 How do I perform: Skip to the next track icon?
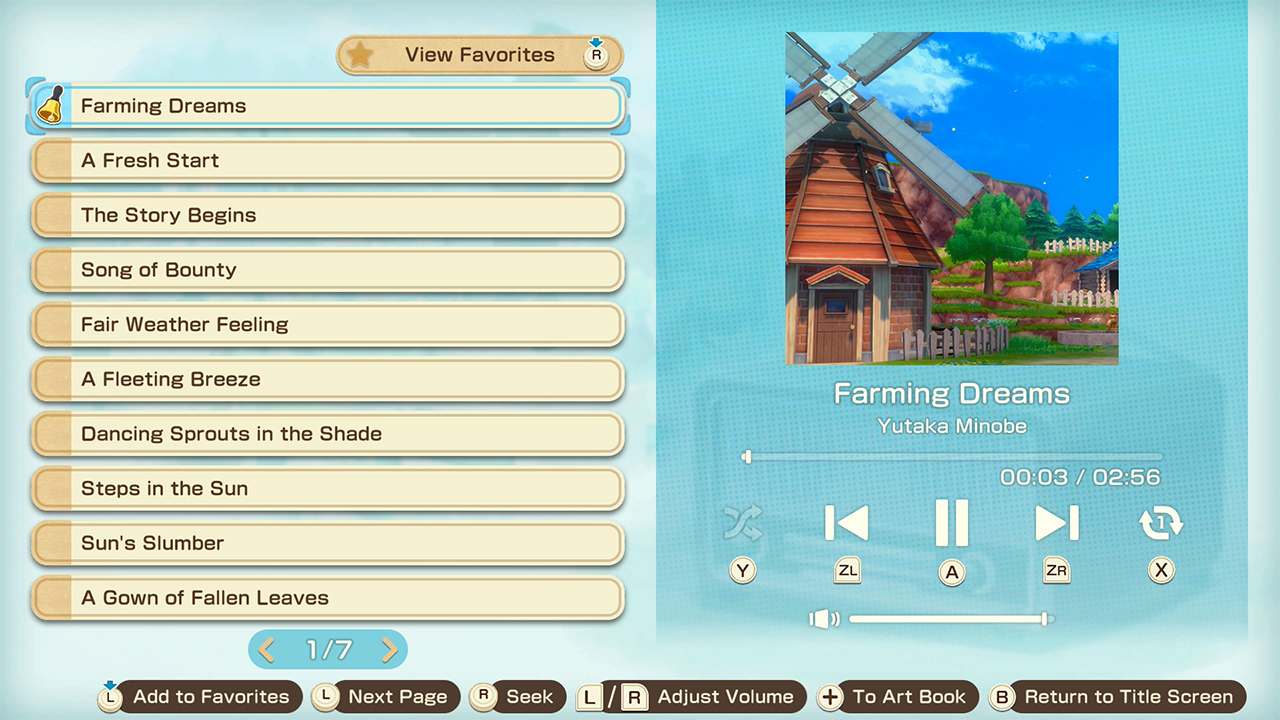click(1056, 522)
